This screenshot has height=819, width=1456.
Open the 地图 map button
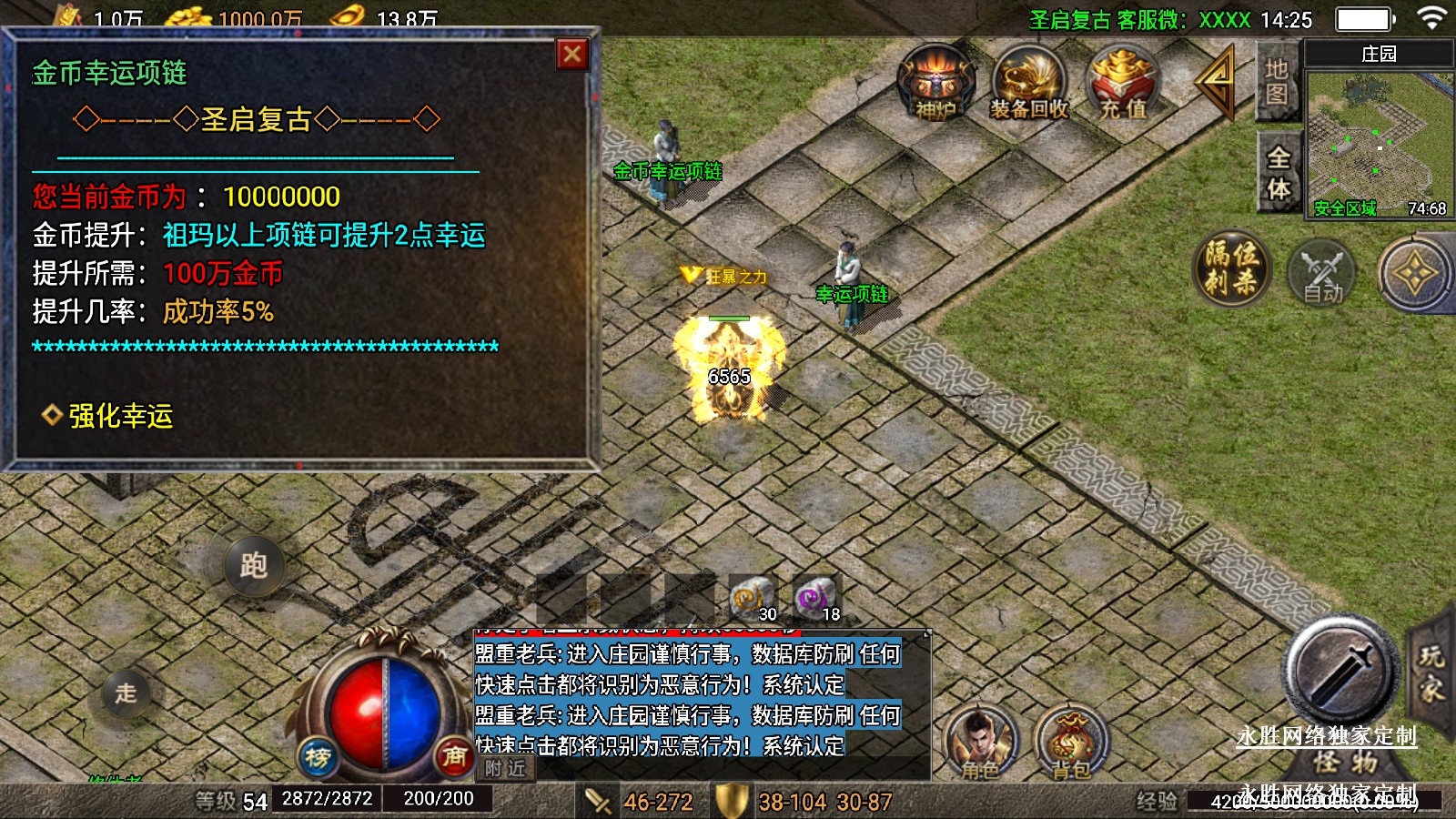click(1277, 82)
